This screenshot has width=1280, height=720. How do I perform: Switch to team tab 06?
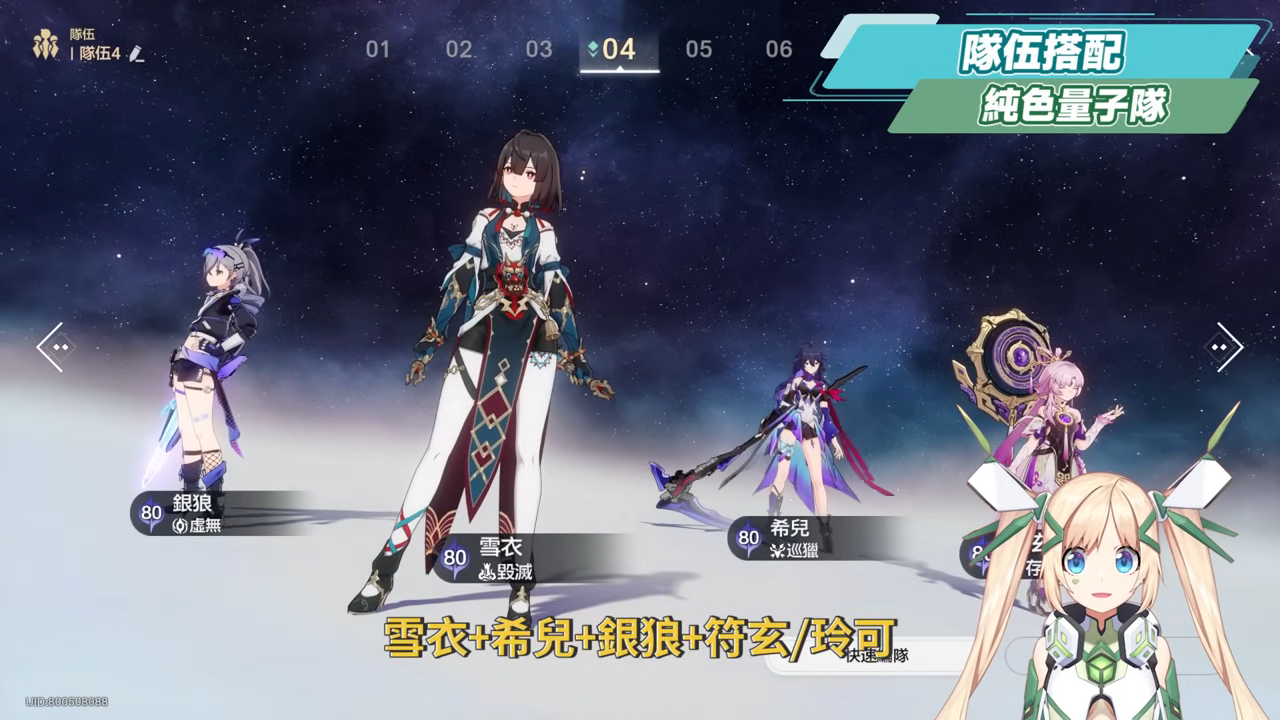pos(779,49)
